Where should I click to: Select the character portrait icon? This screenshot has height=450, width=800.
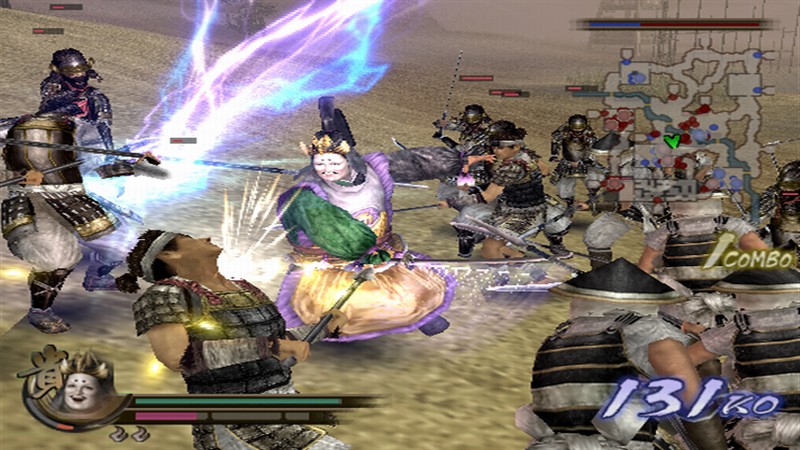pyautogui.click(x=77, y=387)
